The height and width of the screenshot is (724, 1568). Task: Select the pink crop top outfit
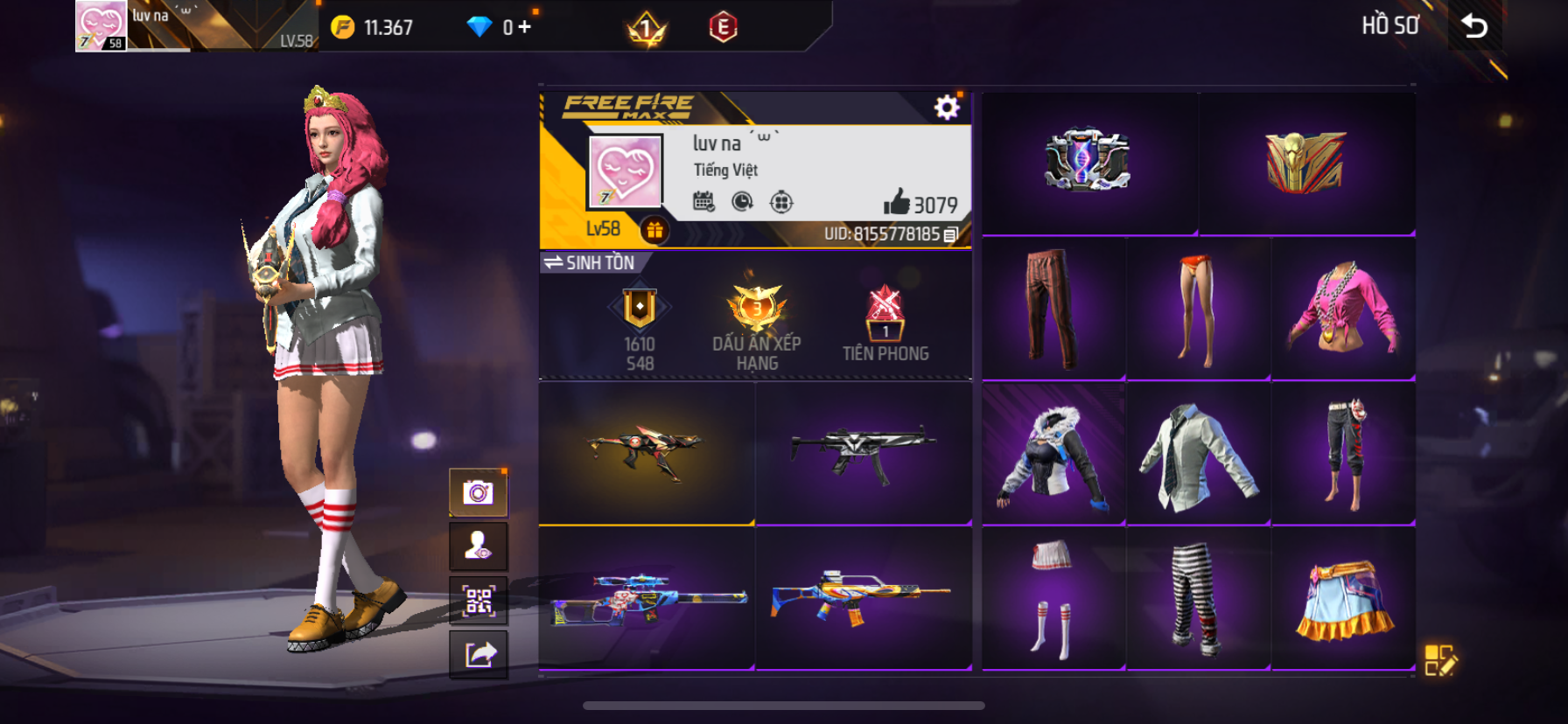coord(1342,308)
